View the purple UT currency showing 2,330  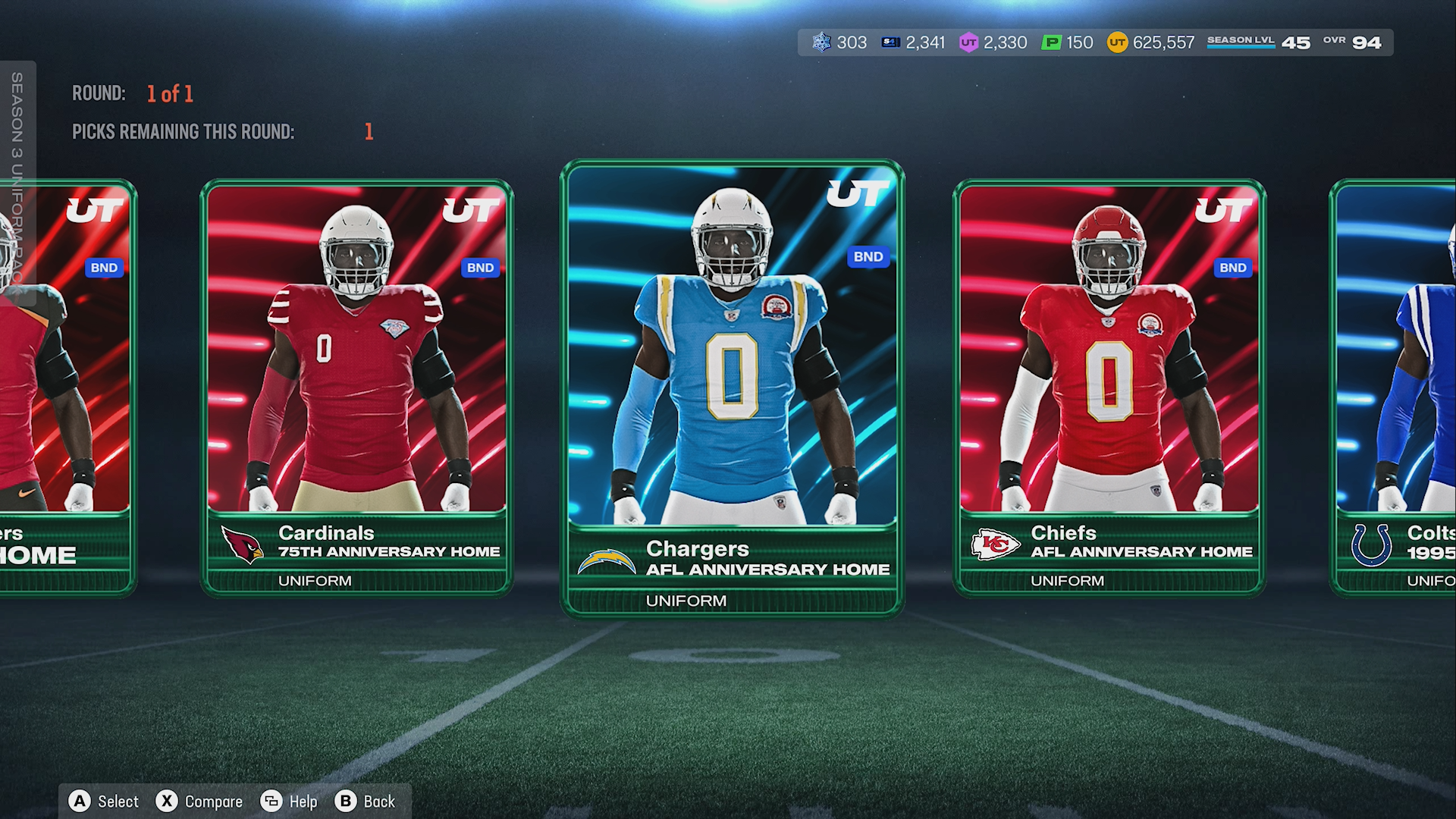993,42
